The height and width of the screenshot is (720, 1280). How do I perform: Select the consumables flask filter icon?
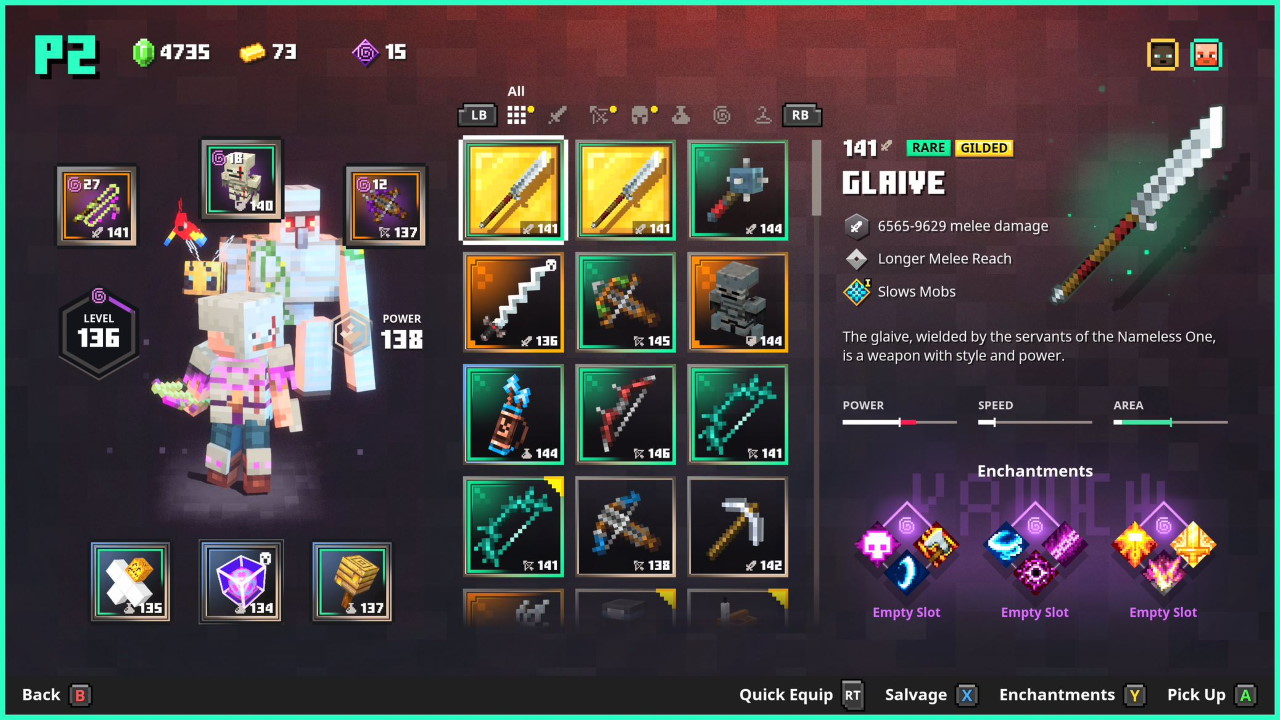coord(680,115)
